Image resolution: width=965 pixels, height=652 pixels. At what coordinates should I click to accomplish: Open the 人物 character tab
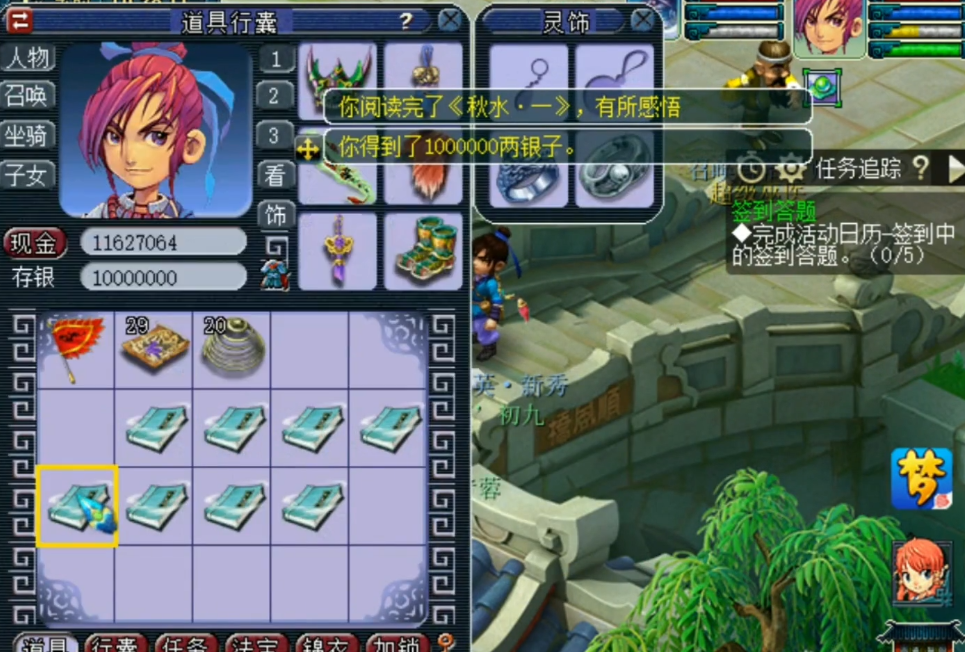point(28,58)
